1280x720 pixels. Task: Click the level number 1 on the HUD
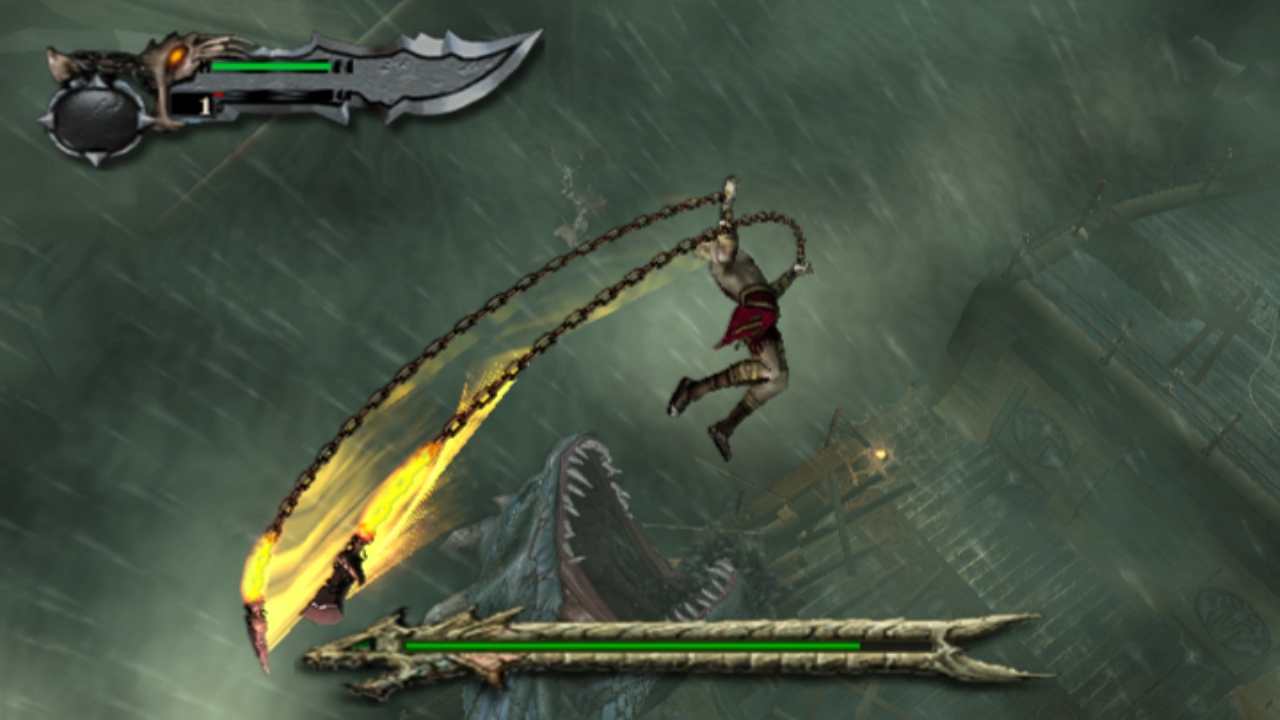(205, 105)
